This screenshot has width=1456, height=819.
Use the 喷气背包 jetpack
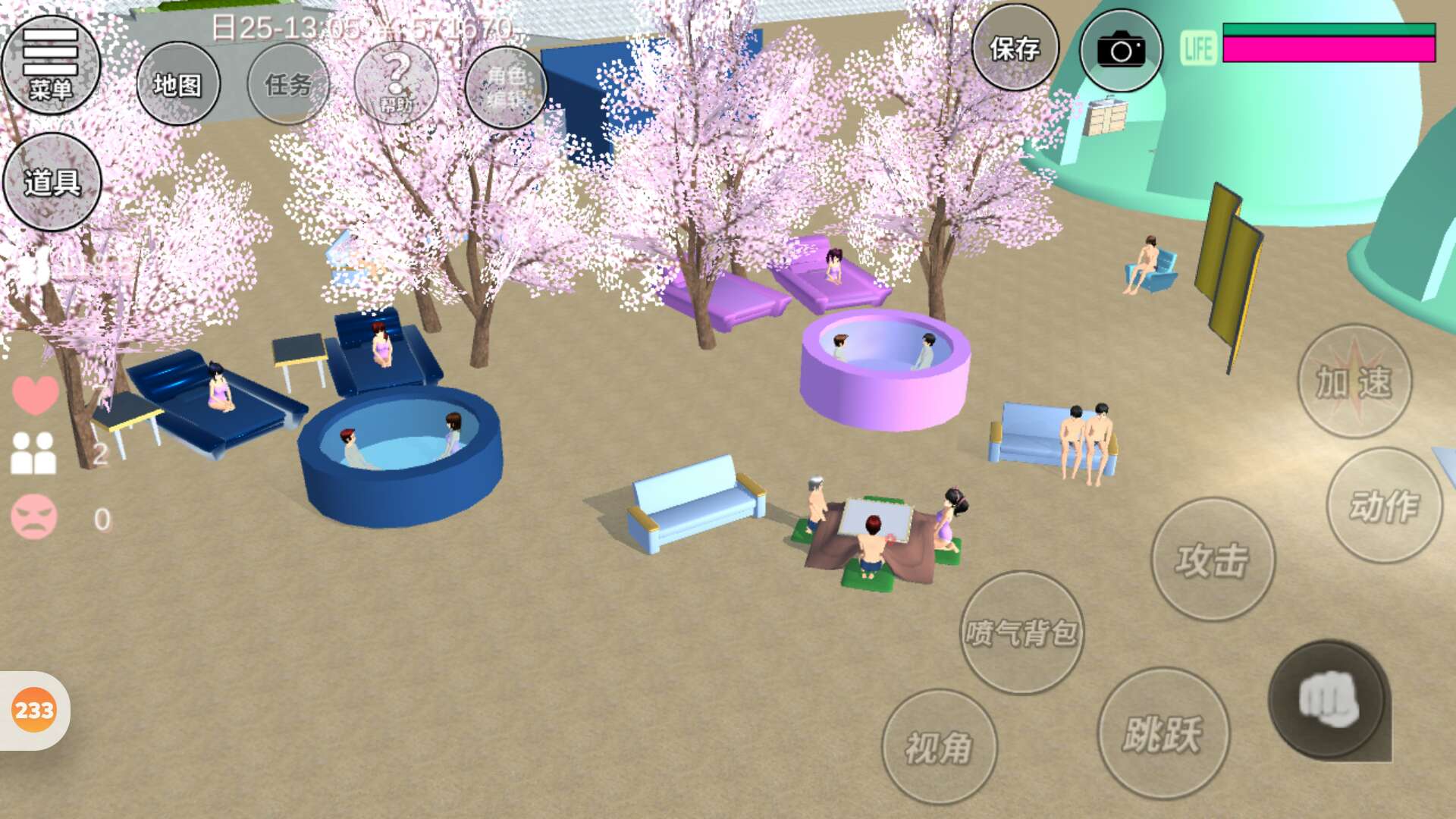[1021, 632]
